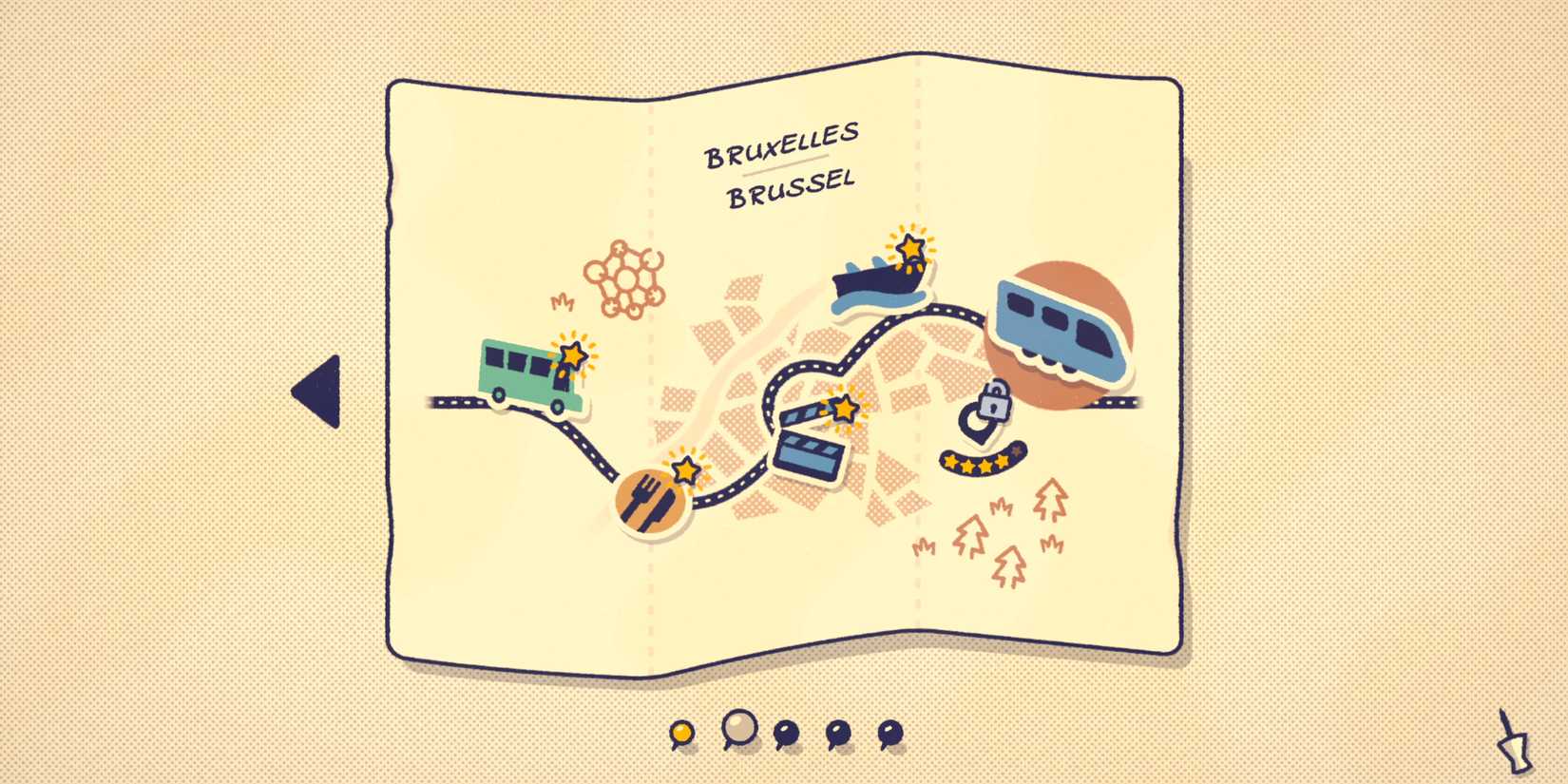Select the fork-and-knife restaurant level
The height and width of the screenshot is (784, 1568).
[x=651, y=499]
